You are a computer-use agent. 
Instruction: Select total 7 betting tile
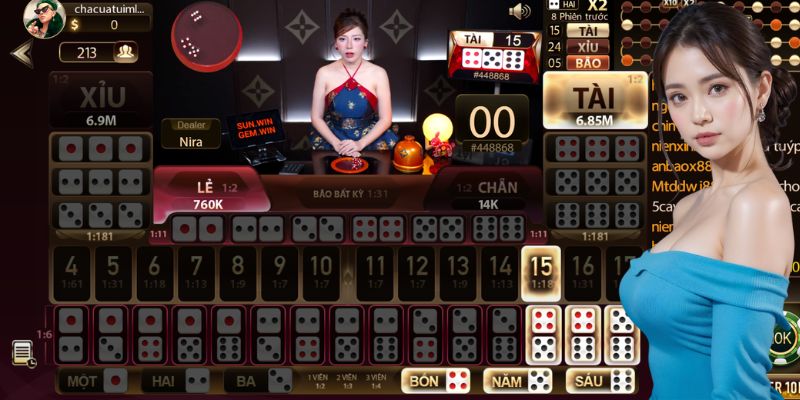coord(197,271)
